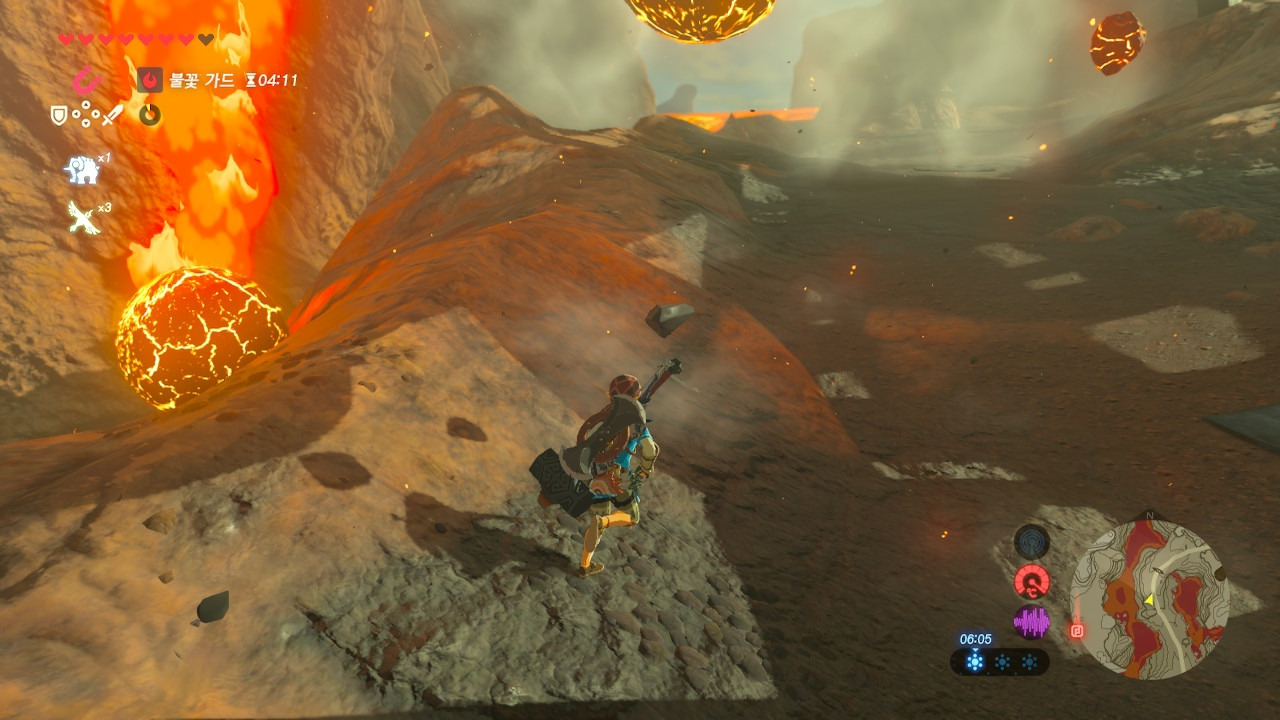Click the red temperature gauge

click(1032, 581)
